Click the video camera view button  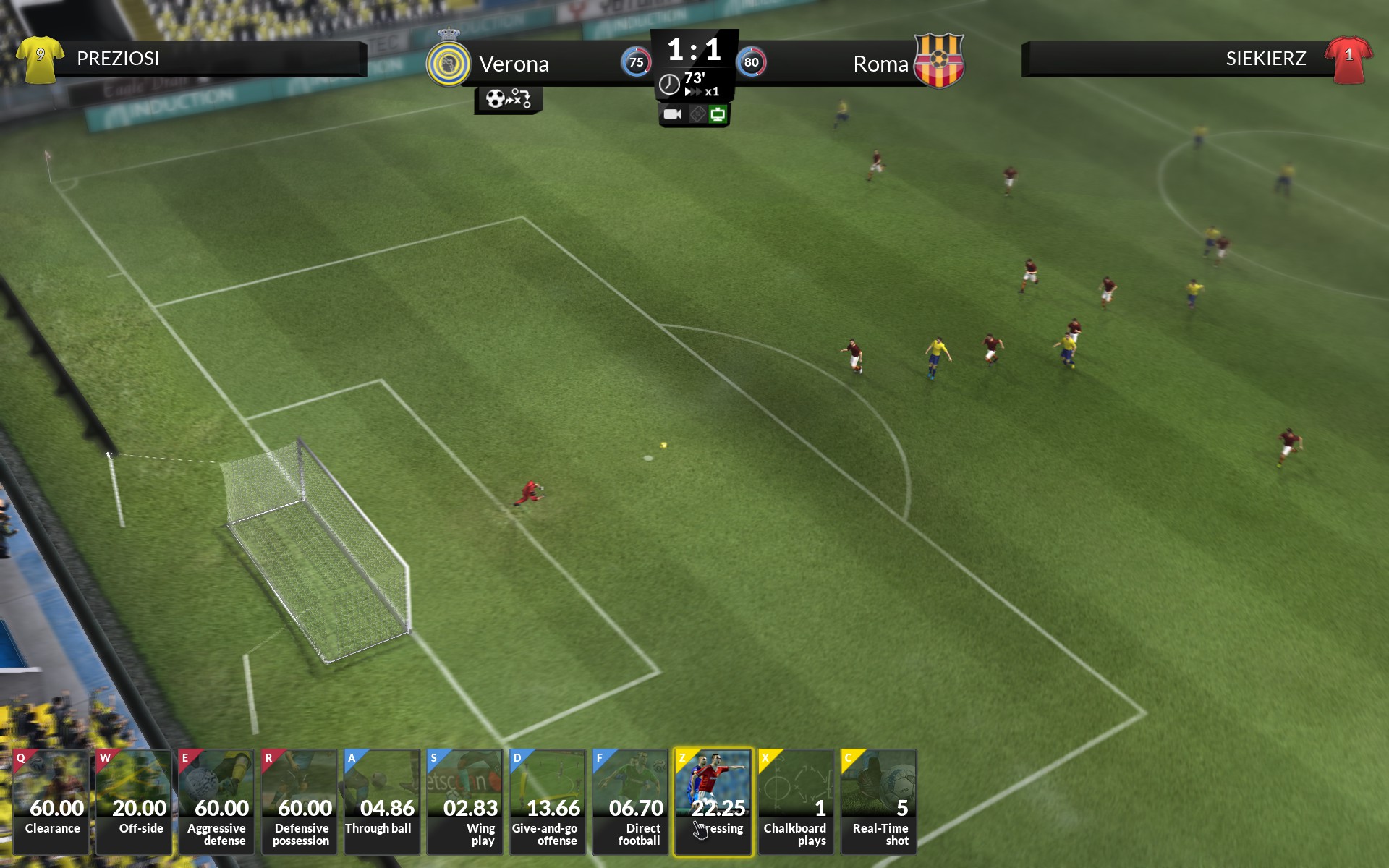tap(673, 114)
